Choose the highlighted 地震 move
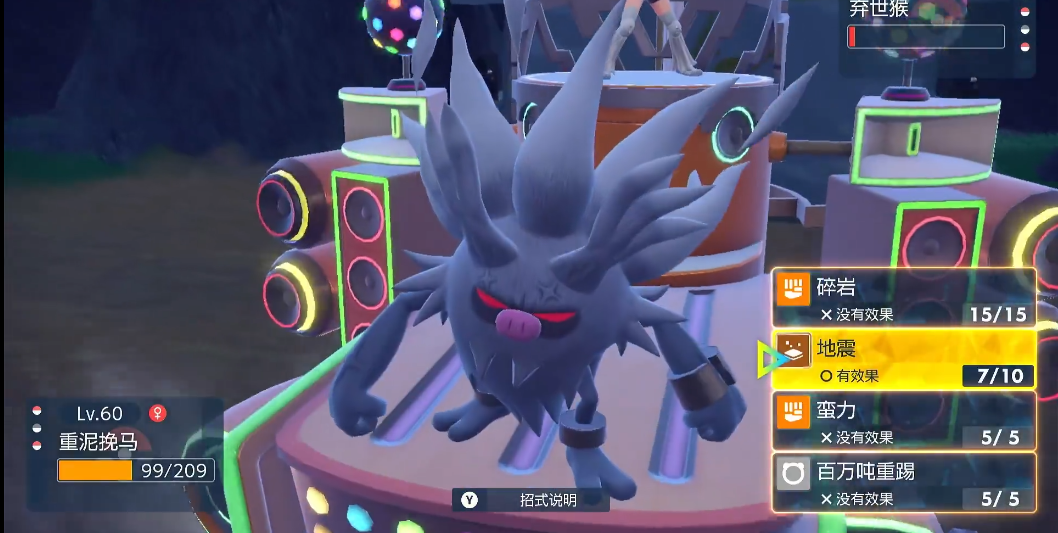The image size is (1058, 533). click(x=904, y=360)
